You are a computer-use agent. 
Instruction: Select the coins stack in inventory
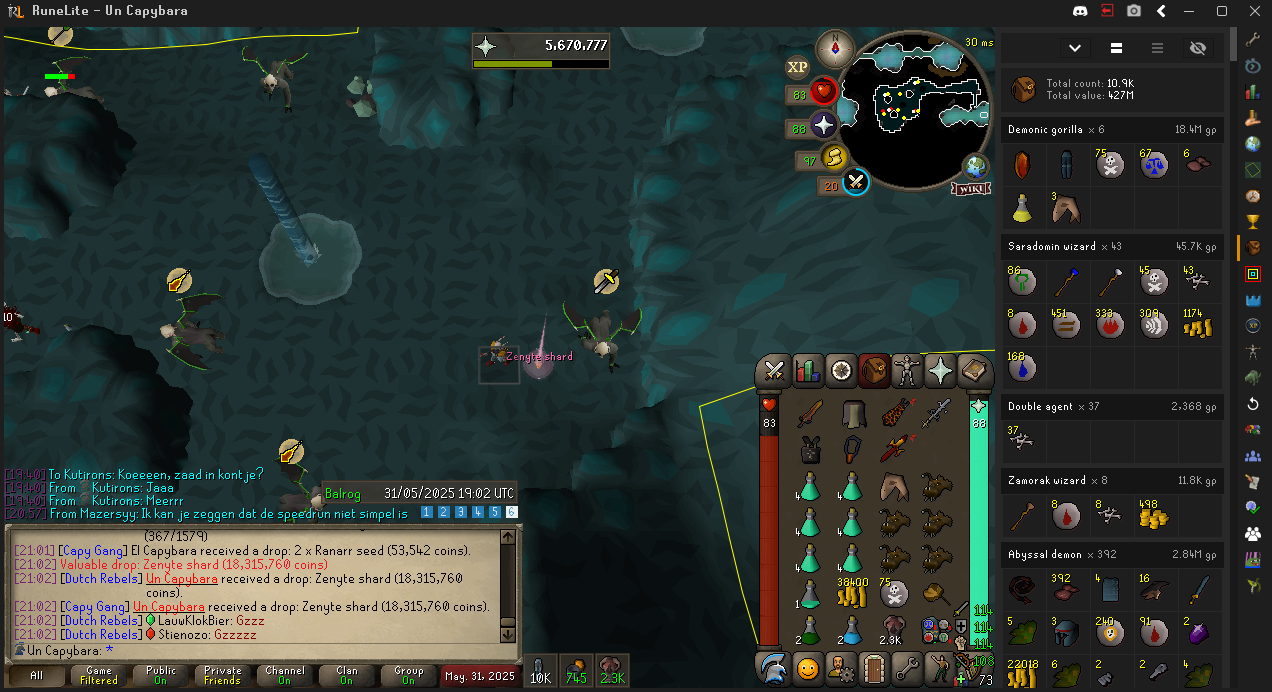click(851, 596)
